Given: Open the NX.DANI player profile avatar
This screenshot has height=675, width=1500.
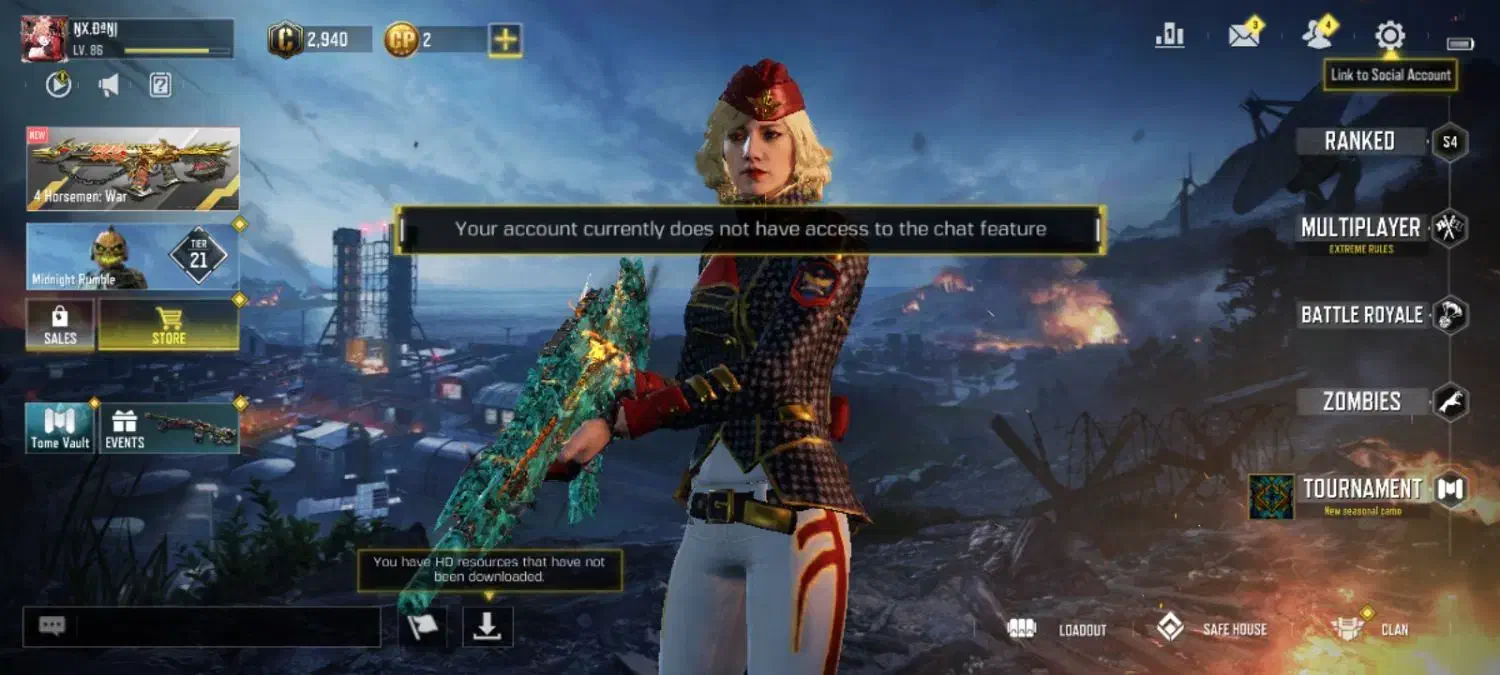Looking at the screenshot, I should click(x=45, y=39).
